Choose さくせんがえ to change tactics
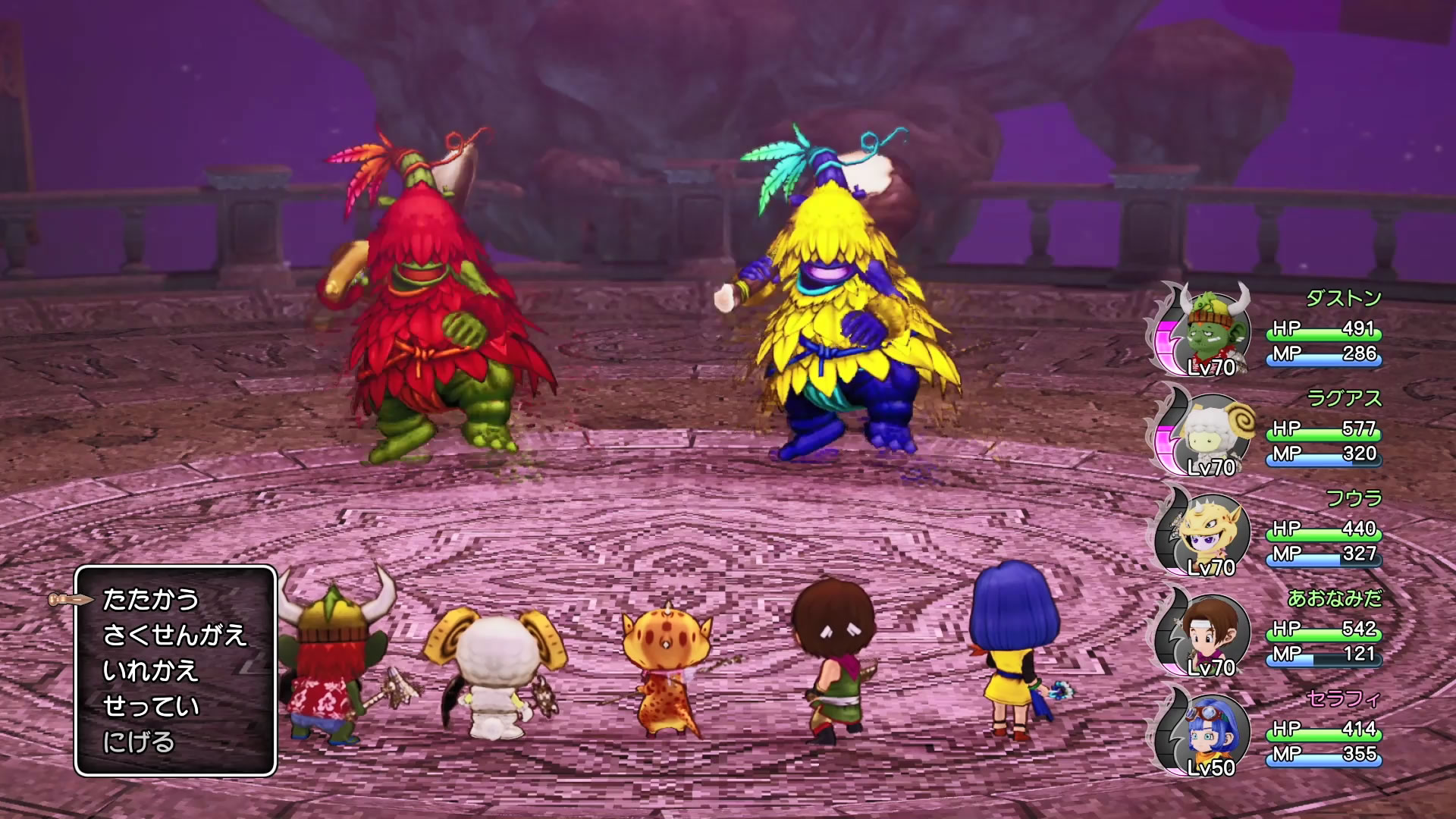 pyautogui.click(x=174, y=635)
